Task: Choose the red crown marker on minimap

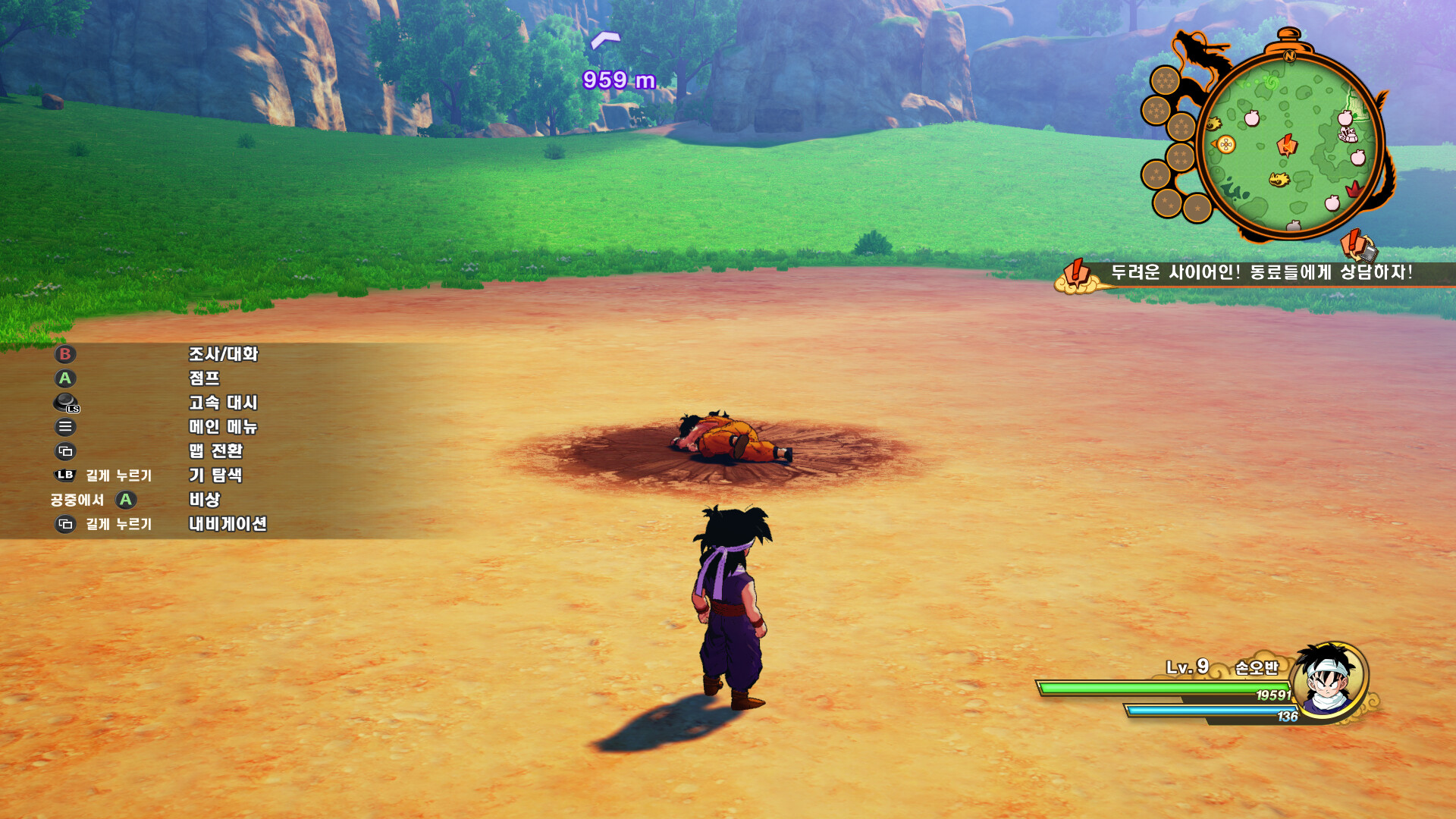Action: coord(1354,188)
